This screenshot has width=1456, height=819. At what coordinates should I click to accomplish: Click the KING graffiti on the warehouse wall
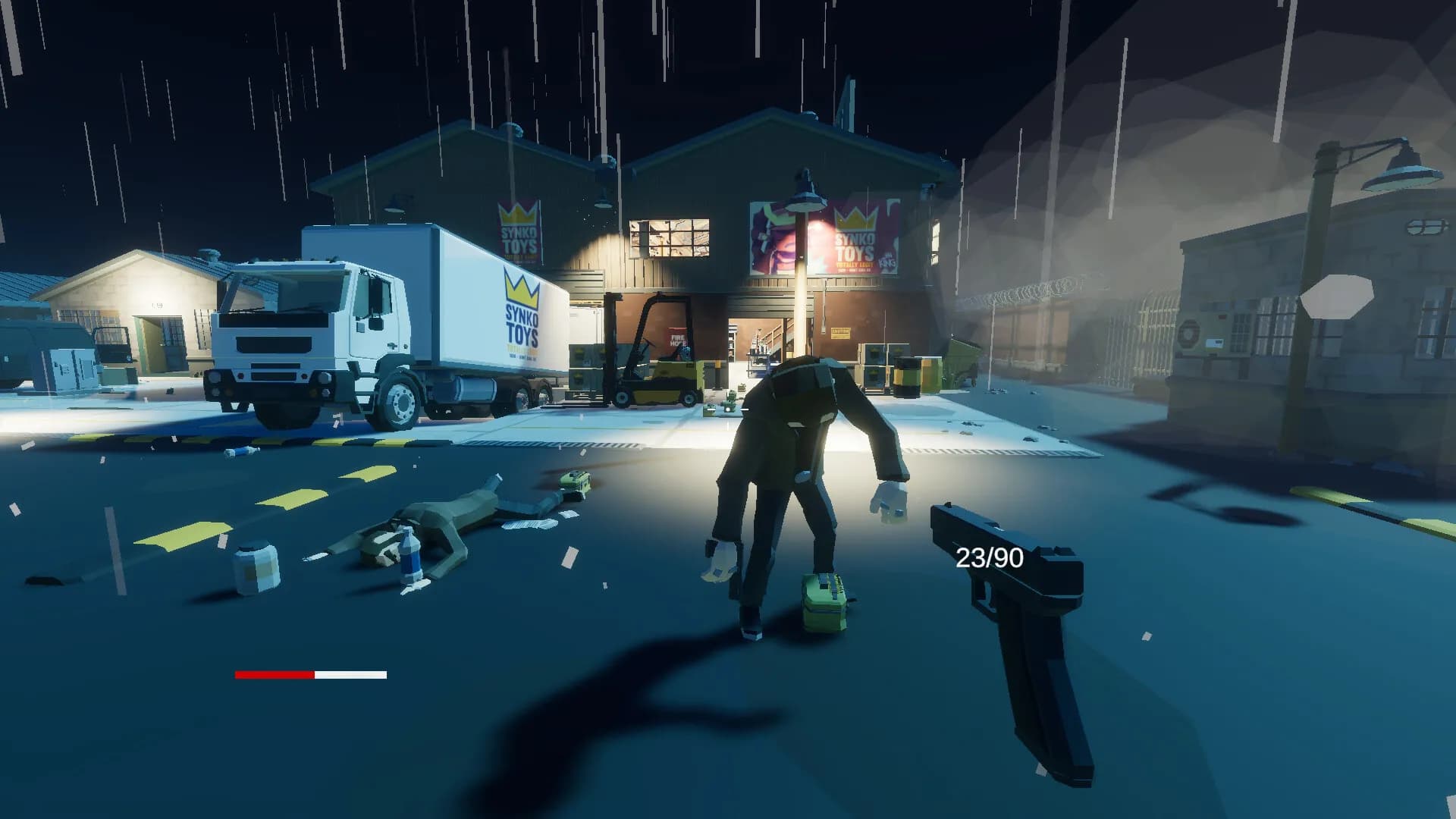click(x=886, y=261)
